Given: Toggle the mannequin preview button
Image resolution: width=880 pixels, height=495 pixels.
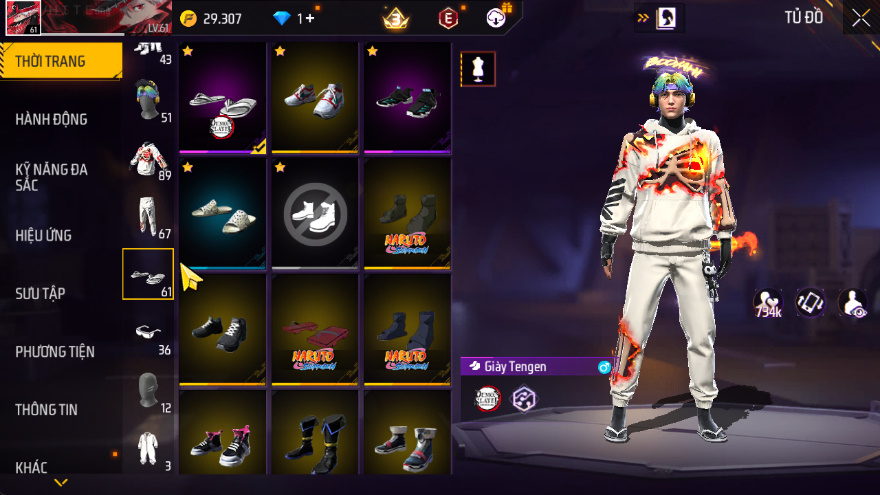Looking at the screenshot, I should (477, 70).
